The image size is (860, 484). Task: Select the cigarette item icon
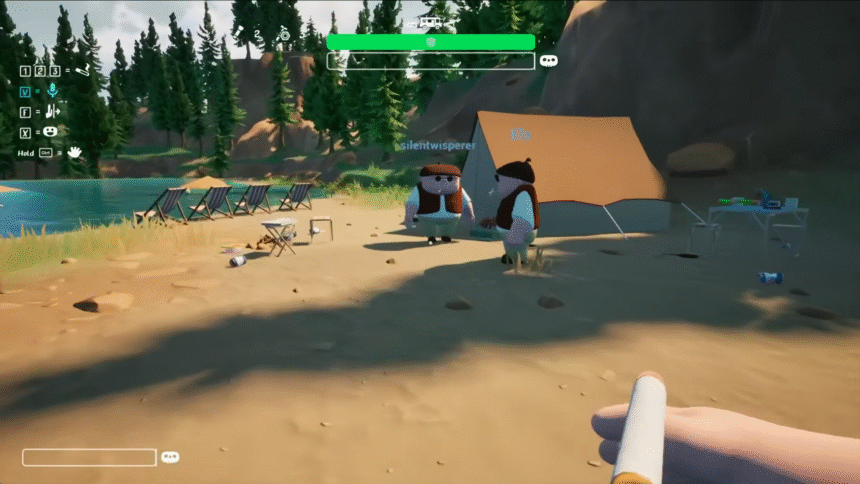click(x=80, y=70)
